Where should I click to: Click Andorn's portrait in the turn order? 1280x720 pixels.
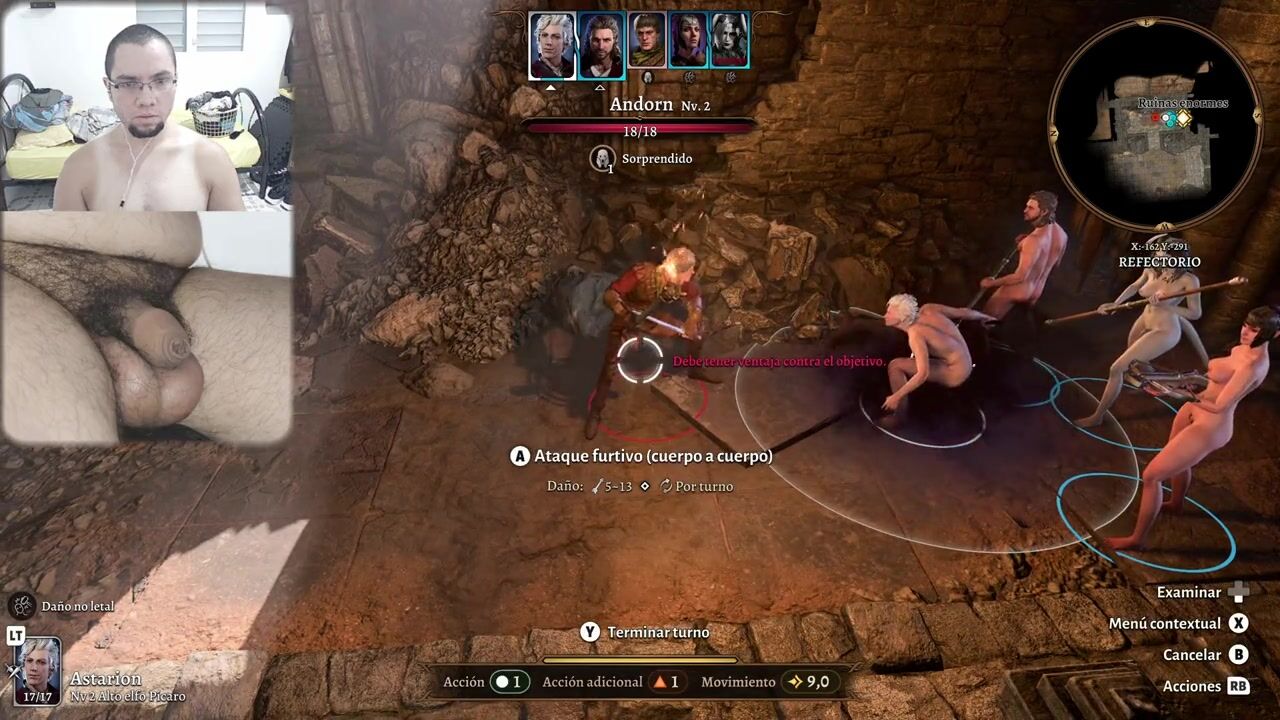(x=647, y=45)
